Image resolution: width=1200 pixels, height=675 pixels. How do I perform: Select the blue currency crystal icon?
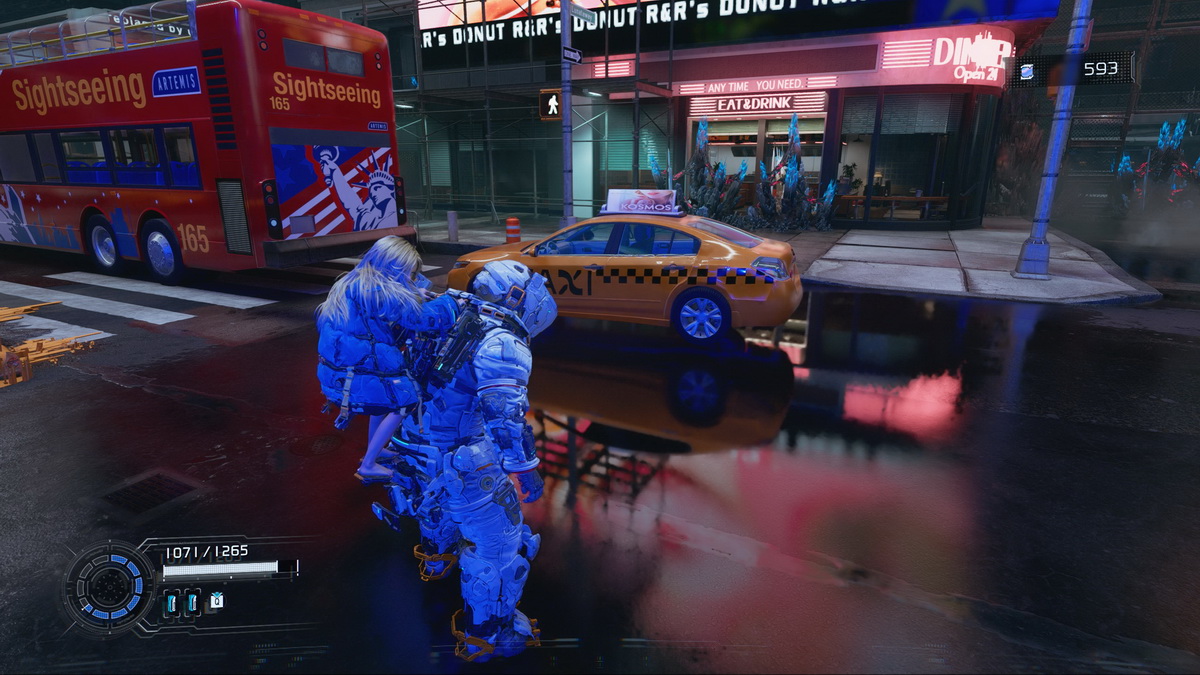click(x=1027, y=70)
